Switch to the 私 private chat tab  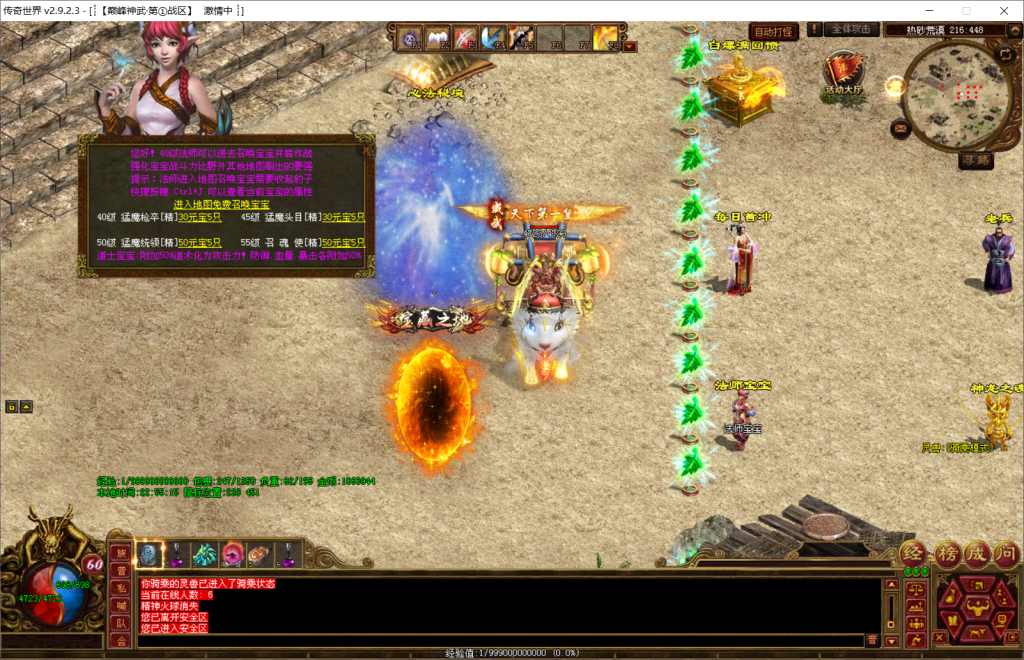click(x=120, y=588)
